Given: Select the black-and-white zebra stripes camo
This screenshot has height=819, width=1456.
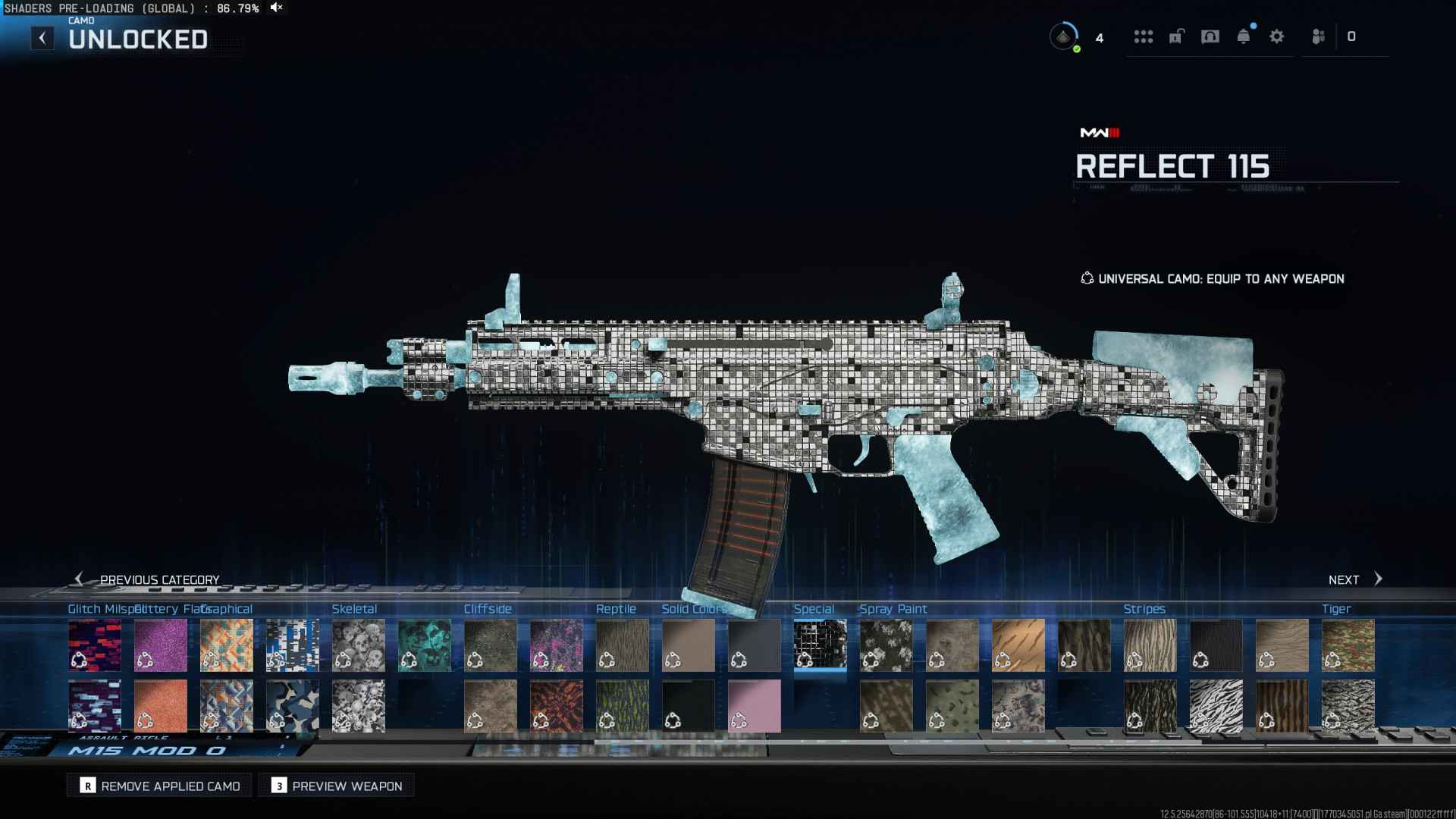Looking at the screenshot, I should coord(1216,706).
